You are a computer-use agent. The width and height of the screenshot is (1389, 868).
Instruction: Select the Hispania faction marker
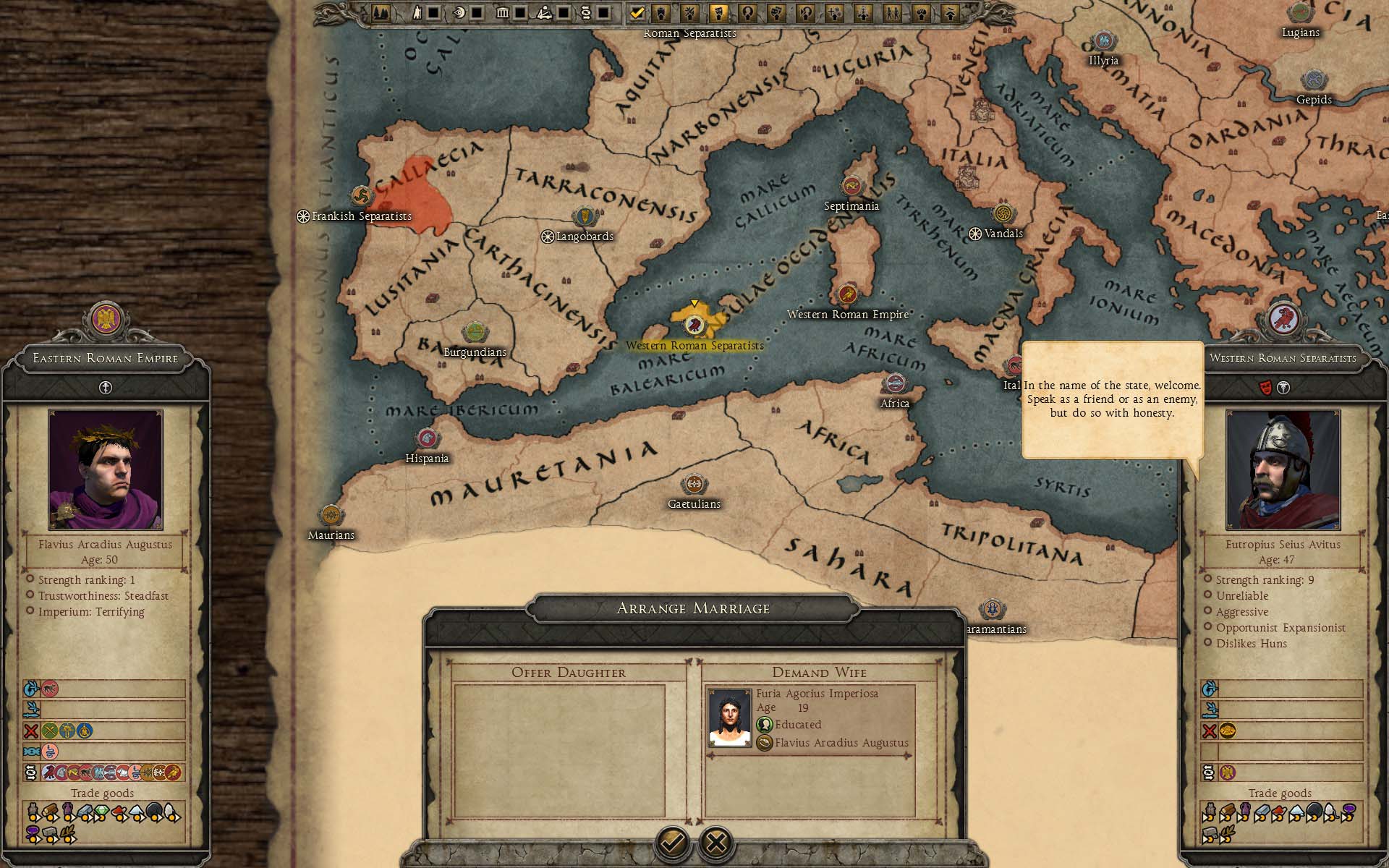[x=427, y=439]
